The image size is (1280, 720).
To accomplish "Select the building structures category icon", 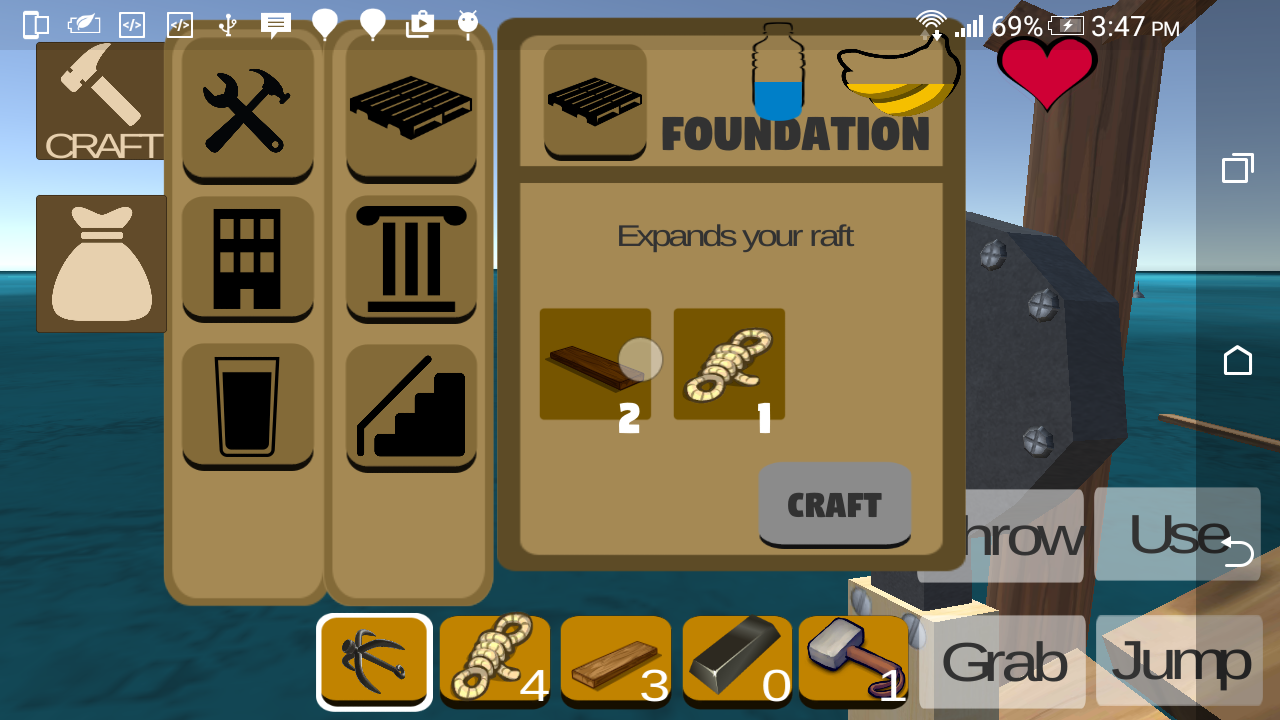I will click(247, 260).
